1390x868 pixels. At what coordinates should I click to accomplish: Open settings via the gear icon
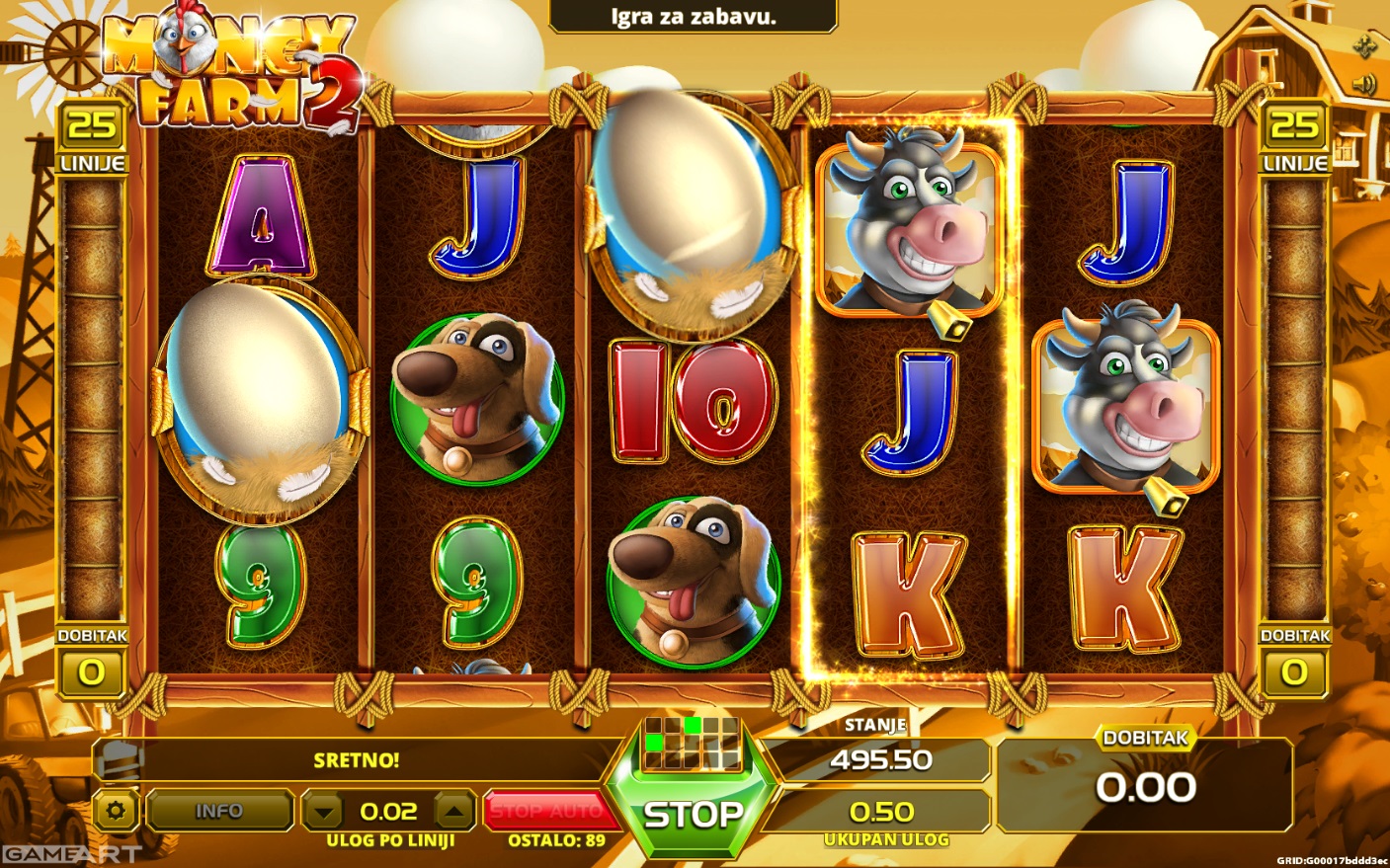(117, 811)
